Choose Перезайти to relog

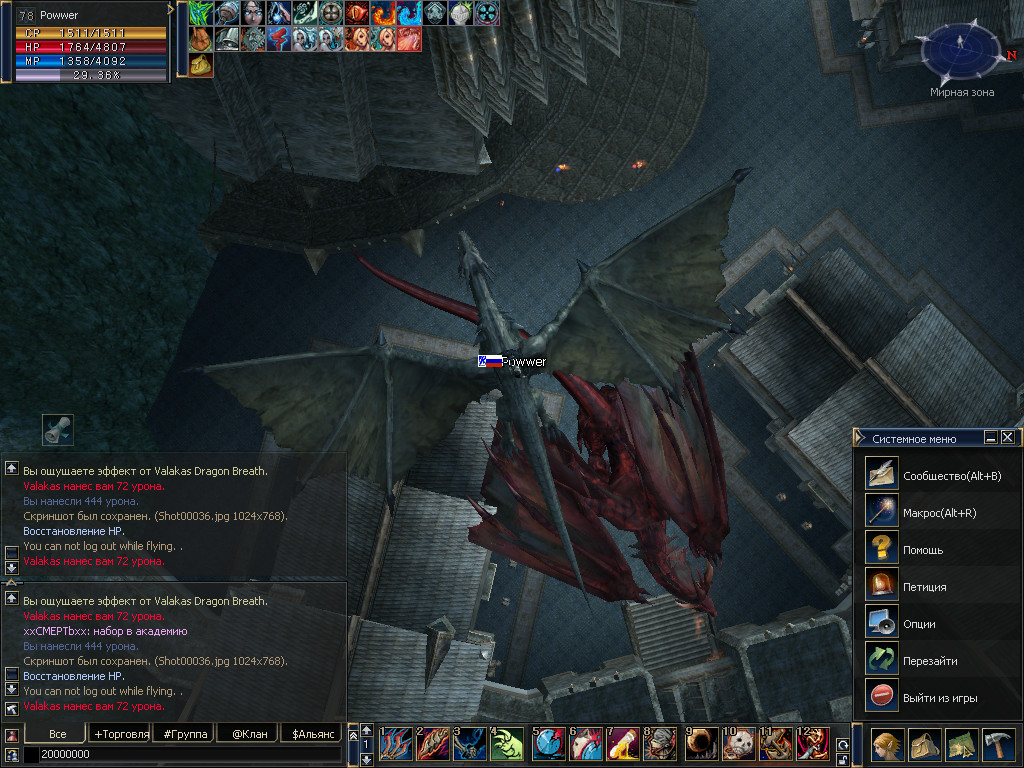tap(930, 660)
